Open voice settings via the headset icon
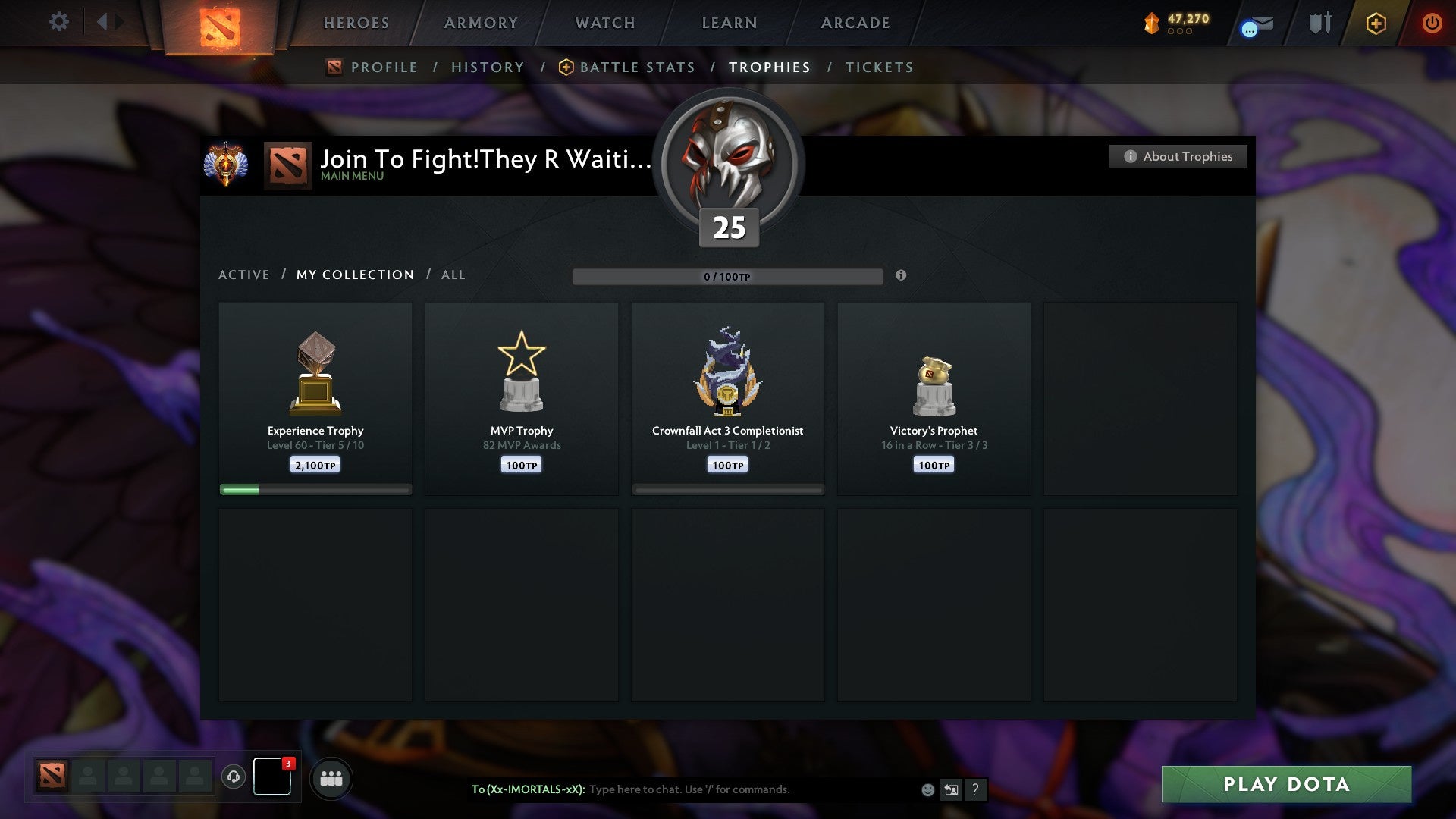This screenshot has height=819, width=1456. pos(233,778)
